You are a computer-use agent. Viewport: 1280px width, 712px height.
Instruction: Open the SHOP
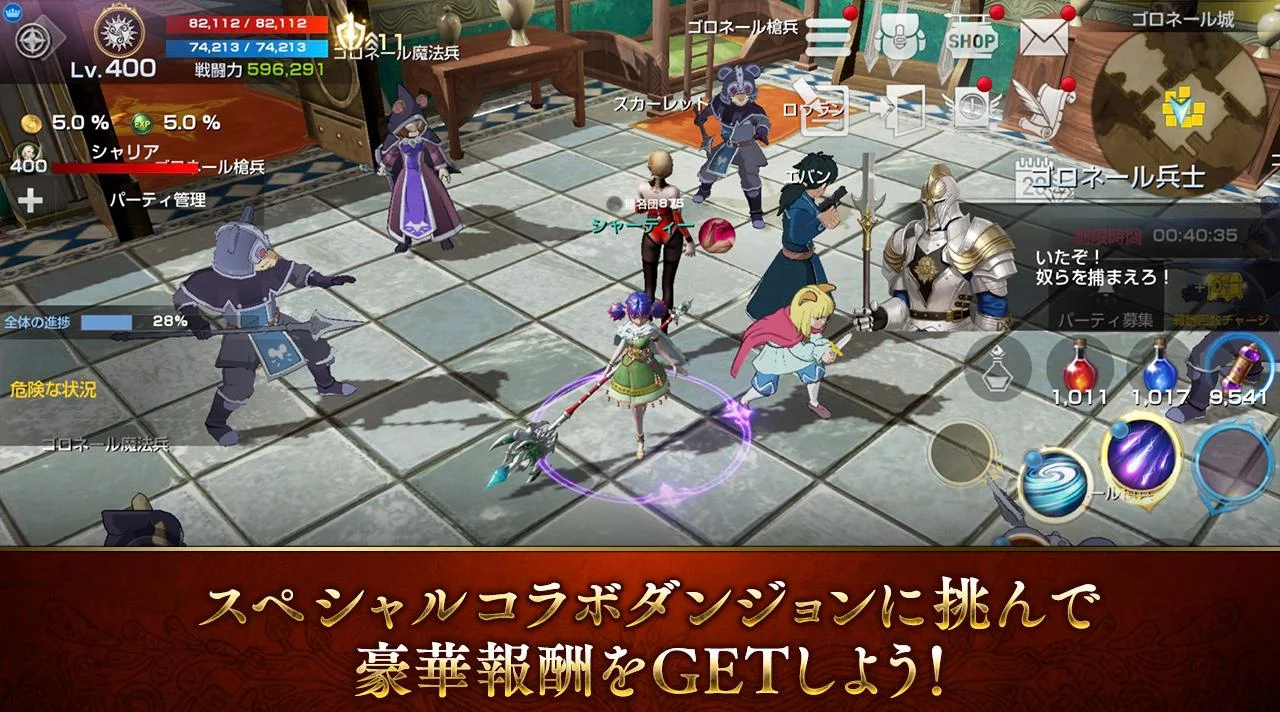click(971, 40)
